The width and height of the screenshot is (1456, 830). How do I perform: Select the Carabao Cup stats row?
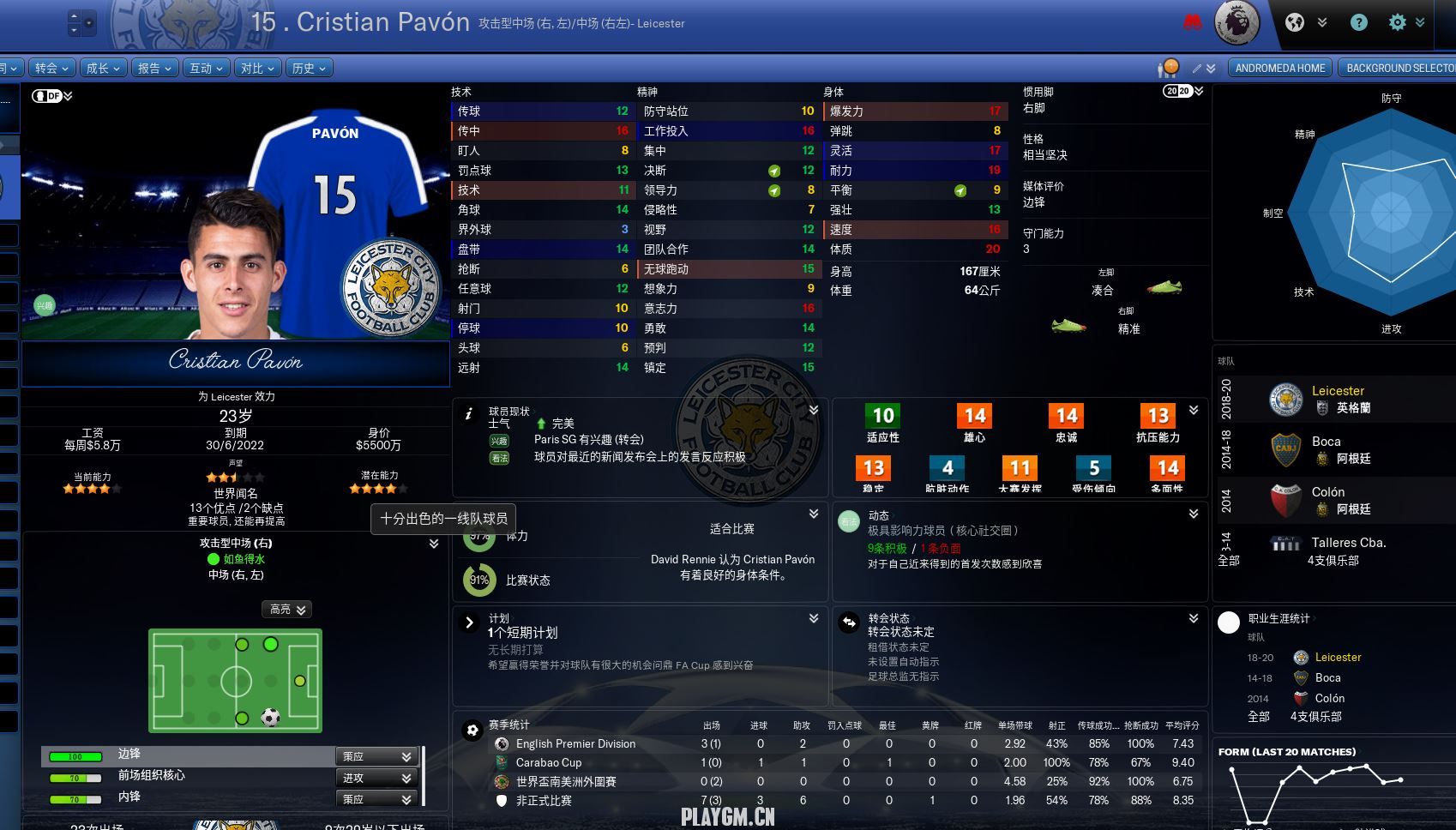pyautogui.click(x=549, y=763)
